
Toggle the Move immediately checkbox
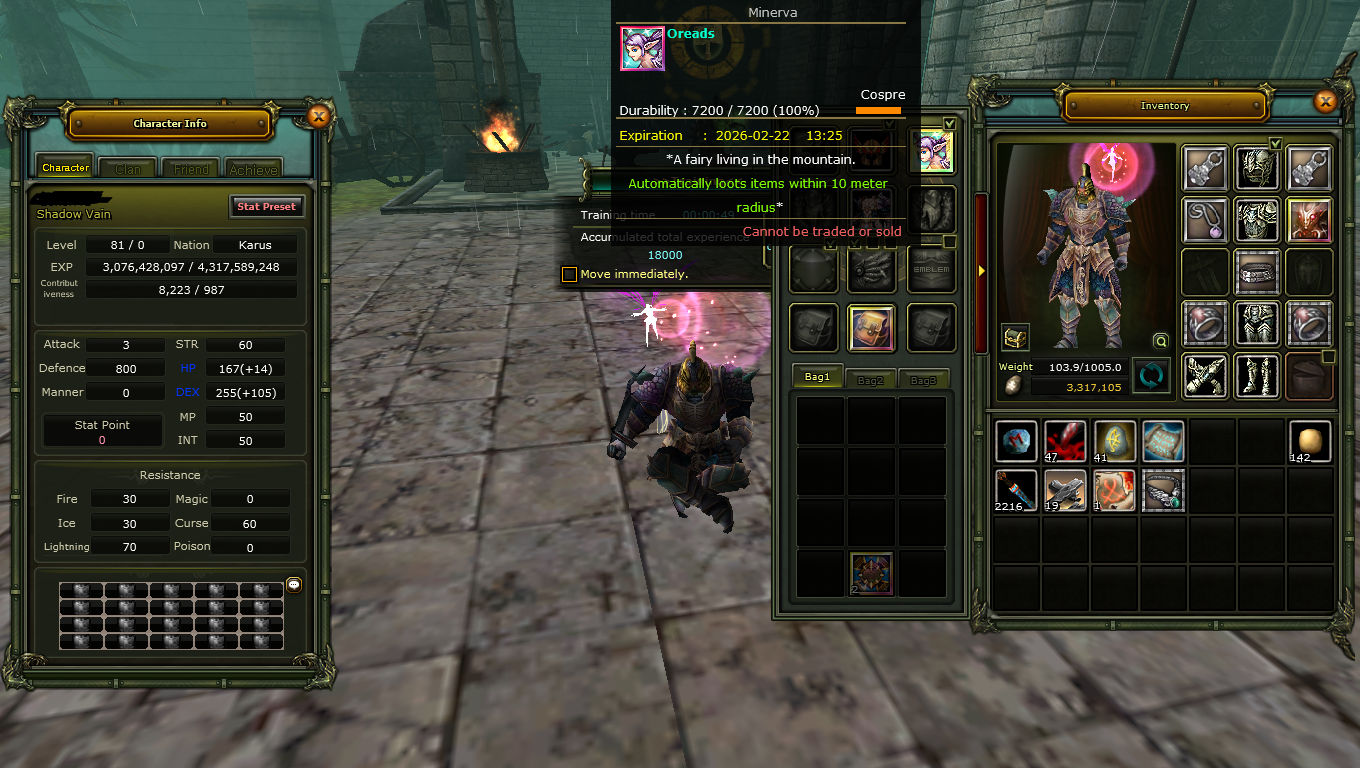click(x=569, y=274)
